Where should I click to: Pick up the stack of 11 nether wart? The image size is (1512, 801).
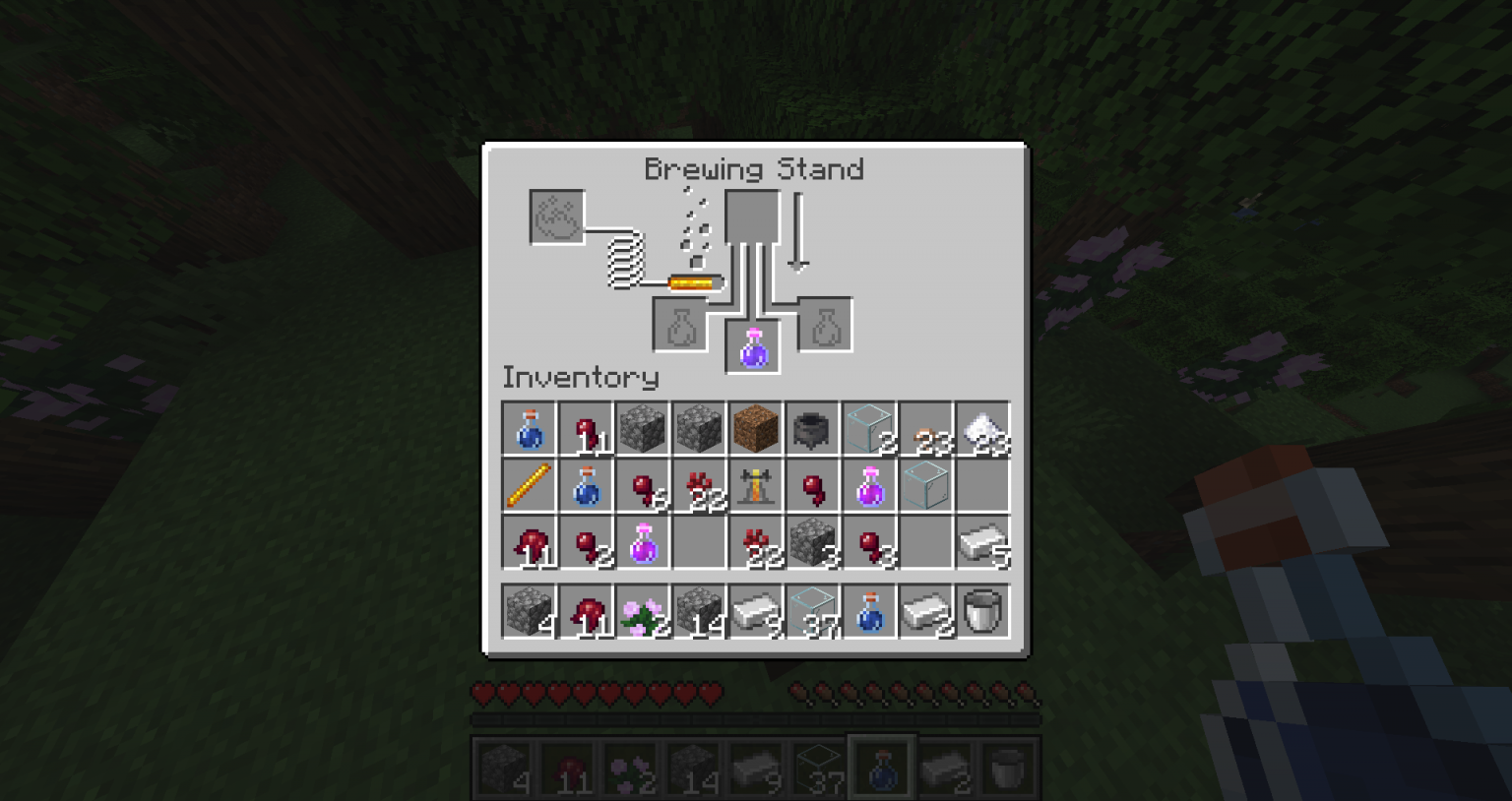585,428
